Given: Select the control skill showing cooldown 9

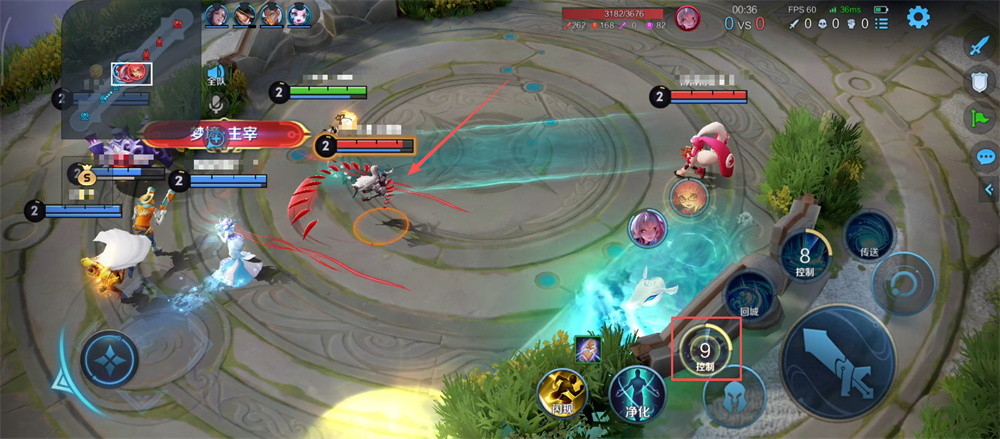Looking at the screenshot, I should (706, 350).
